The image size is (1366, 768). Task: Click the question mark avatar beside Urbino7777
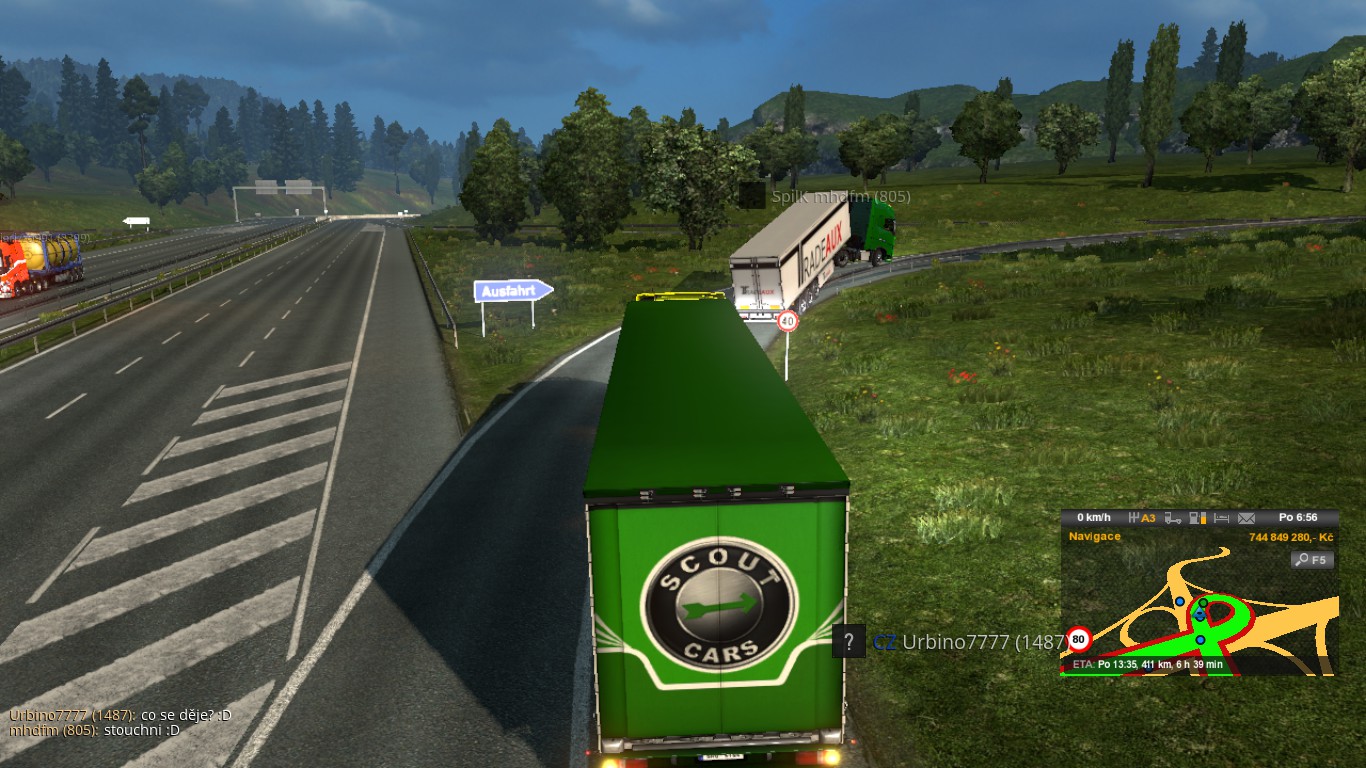pyautogui.click(x=848, y=641)
